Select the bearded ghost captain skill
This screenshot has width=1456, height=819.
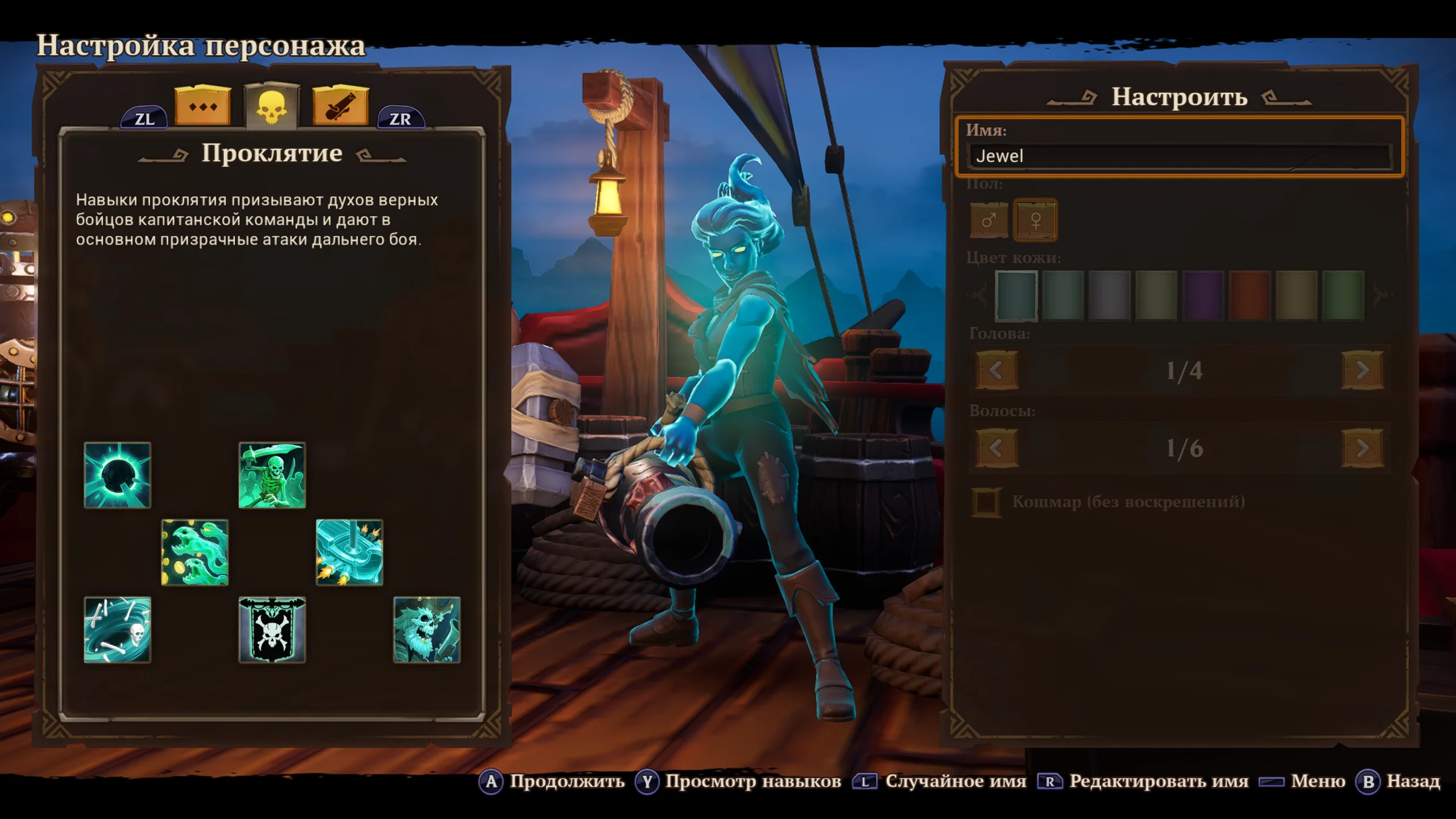point(427,630)
